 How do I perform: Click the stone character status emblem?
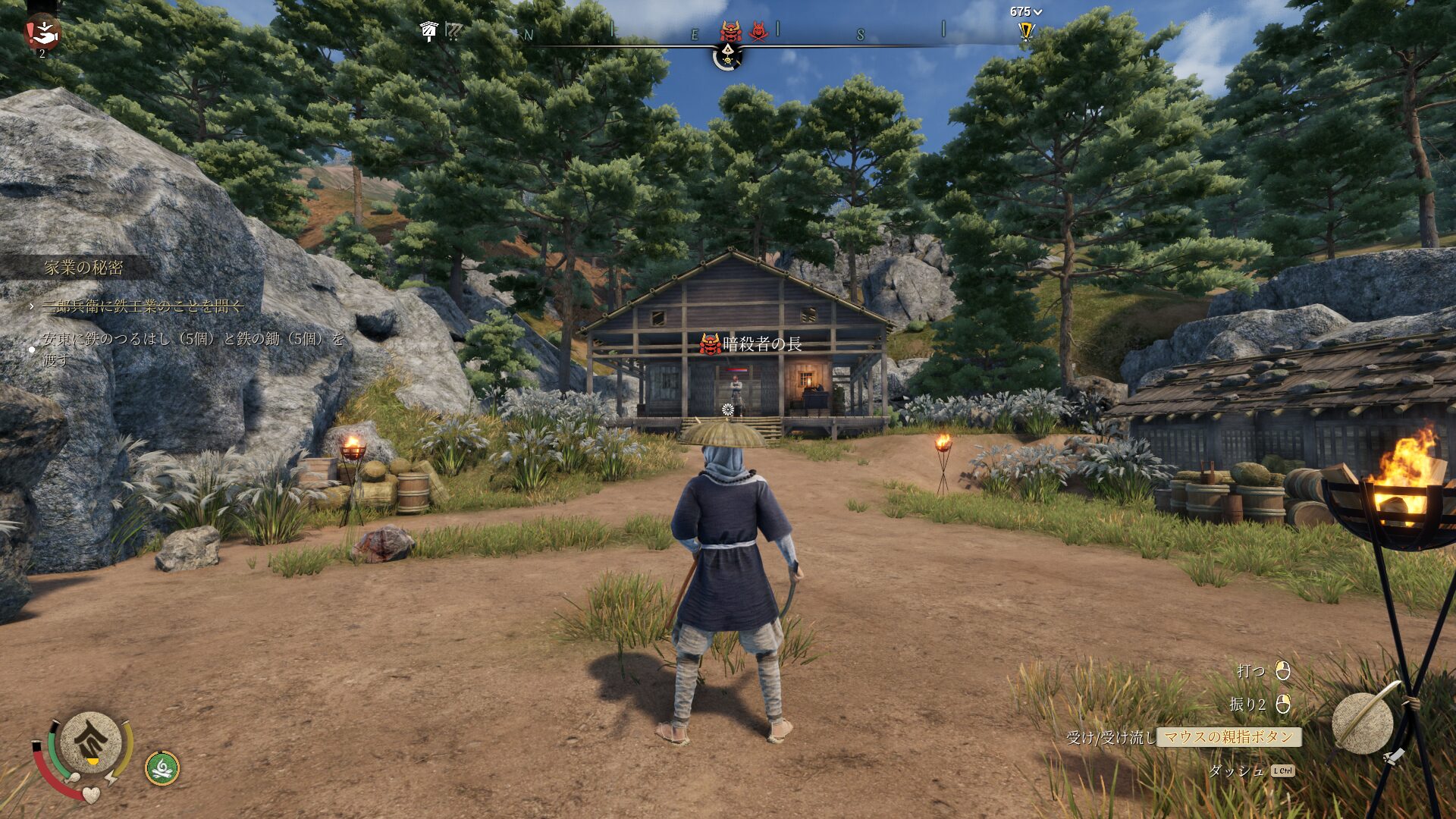point(91,742)
